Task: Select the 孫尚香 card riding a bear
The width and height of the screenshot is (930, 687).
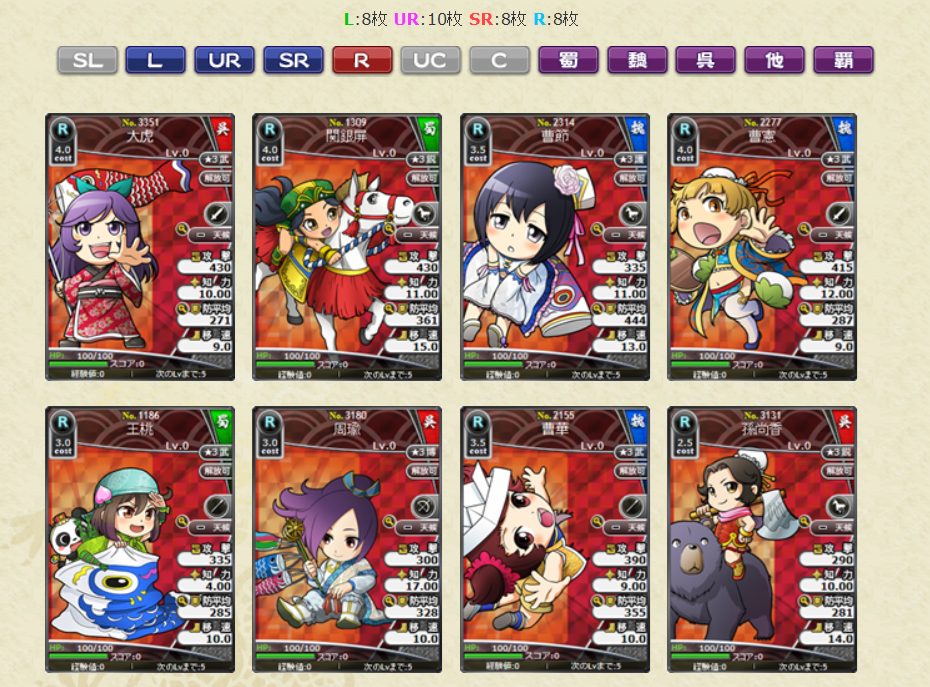Action: (762, 539)
